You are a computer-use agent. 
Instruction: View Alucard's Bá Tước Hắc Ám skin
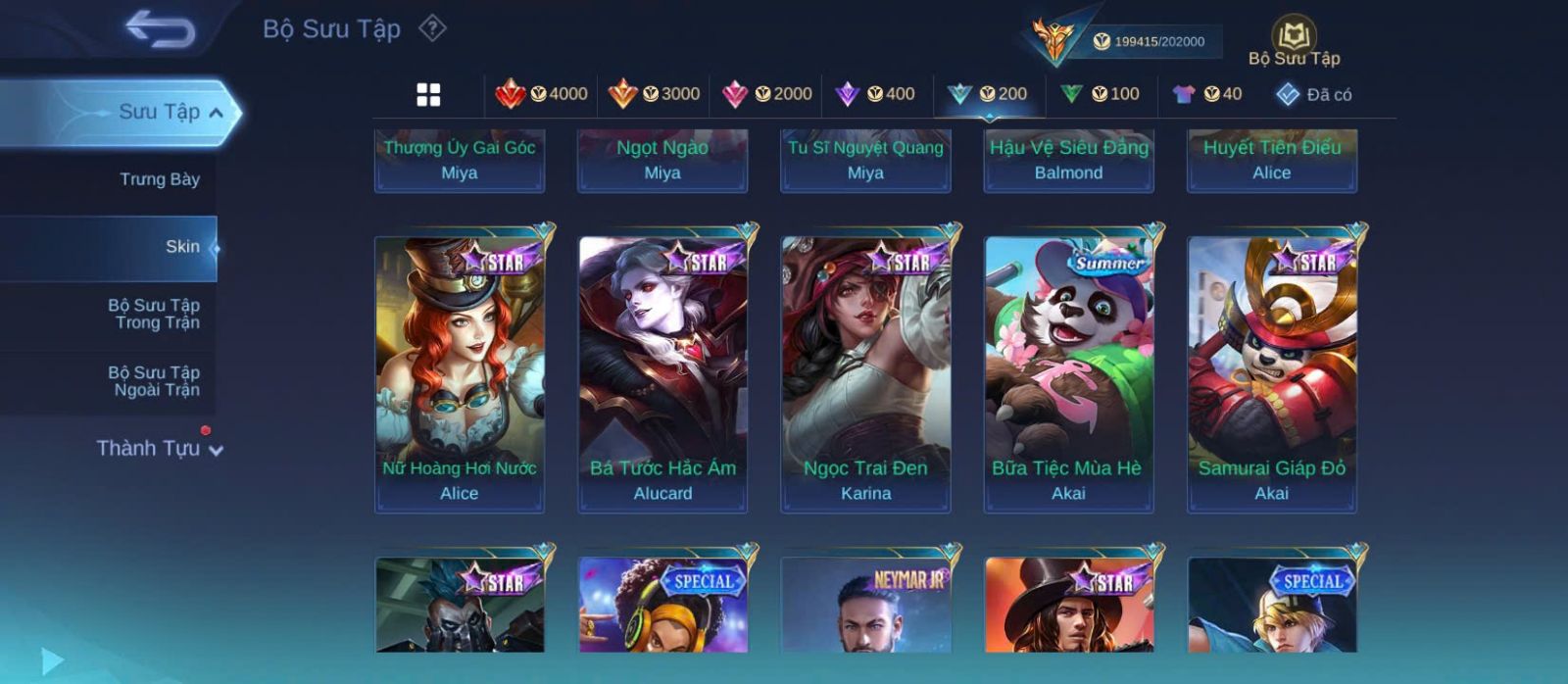click(662, 373)
